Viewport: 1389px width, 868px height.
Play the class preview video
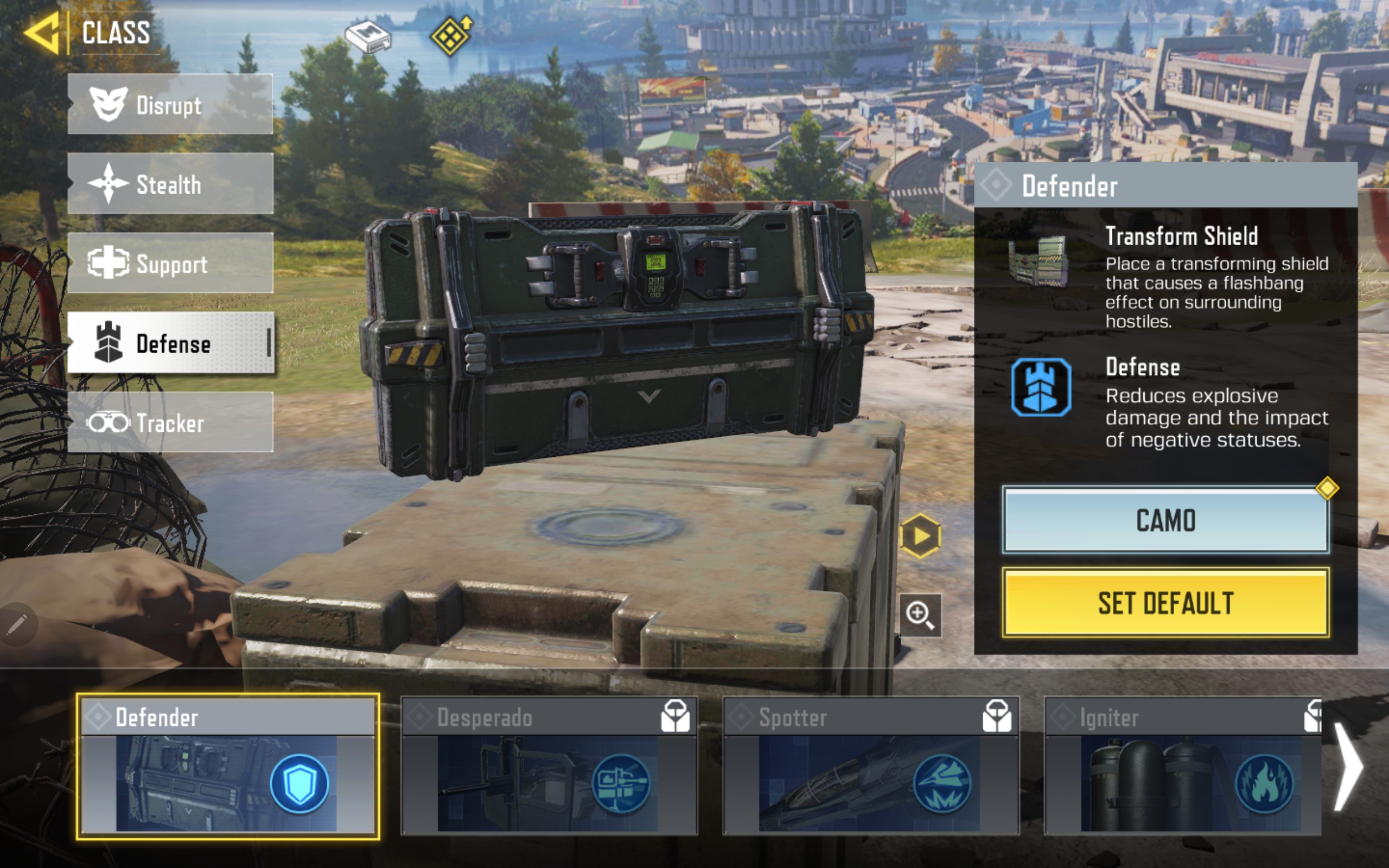920,536
